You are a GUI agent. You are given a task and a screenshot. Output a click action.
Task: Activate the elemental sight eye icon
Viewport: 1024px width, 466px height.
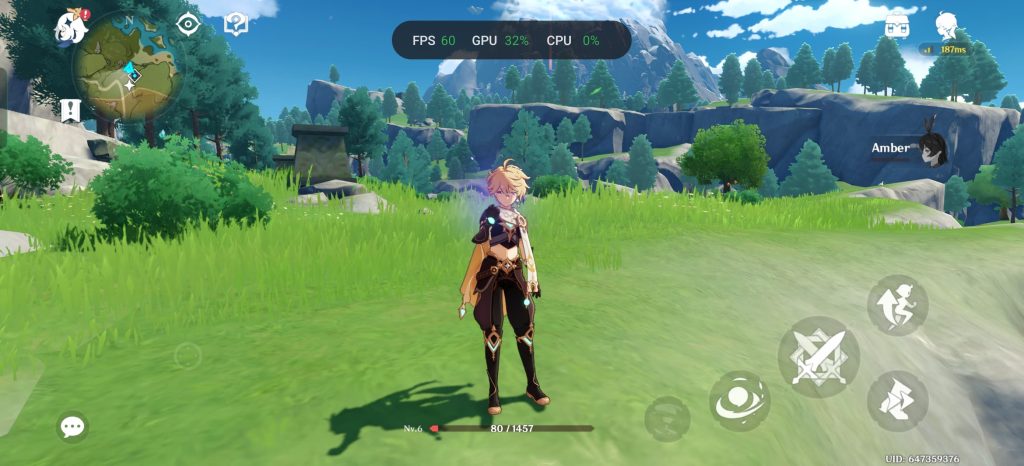pos(187,24)
